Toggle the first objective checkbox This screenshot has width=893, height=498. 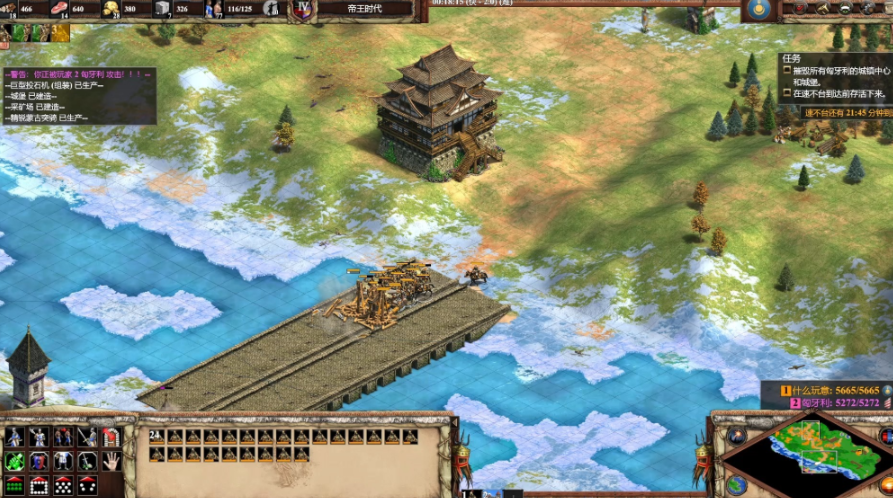click(788, 71)
